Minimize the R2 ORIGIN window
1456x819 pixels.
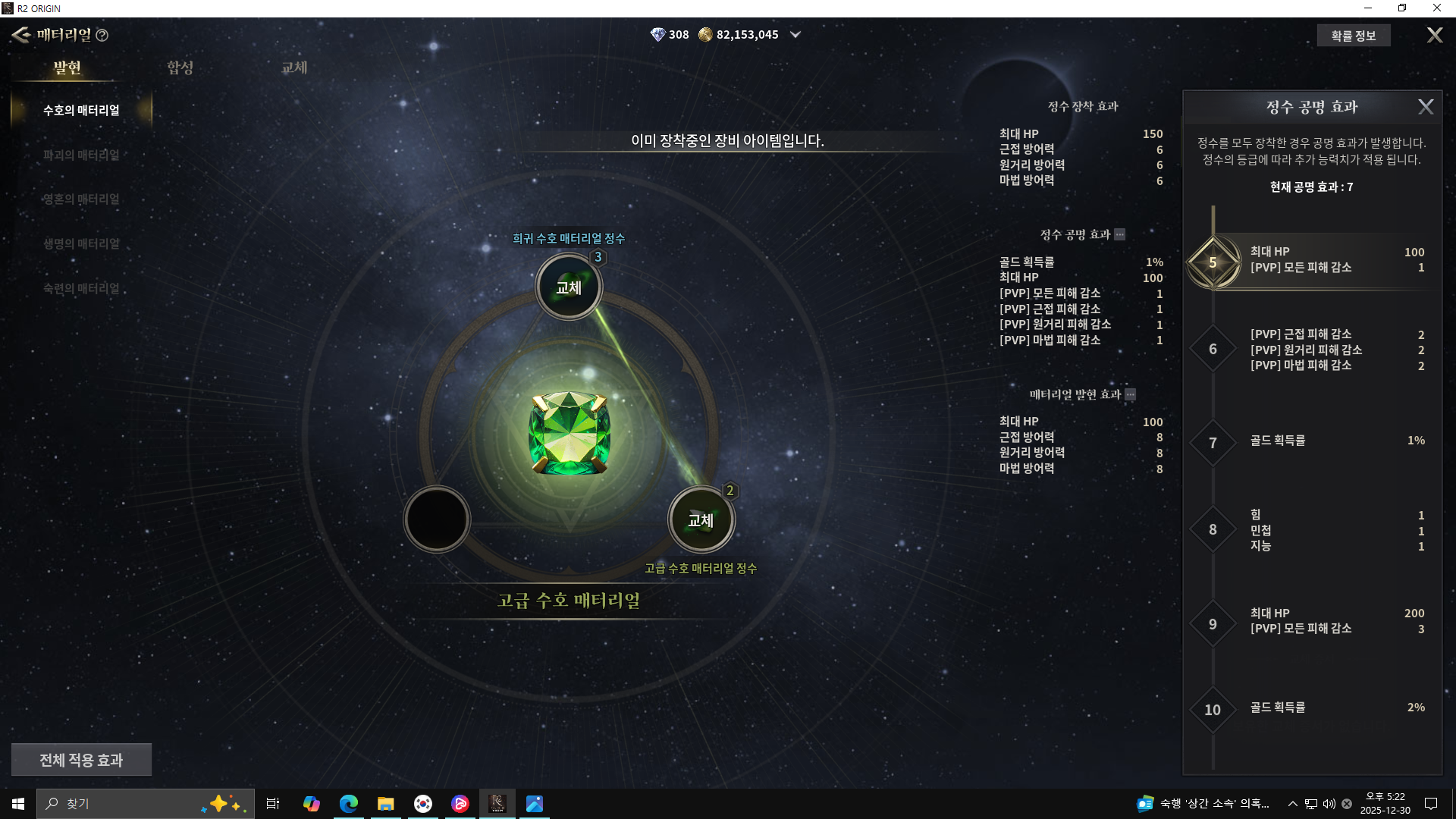tap(1368, 8)
